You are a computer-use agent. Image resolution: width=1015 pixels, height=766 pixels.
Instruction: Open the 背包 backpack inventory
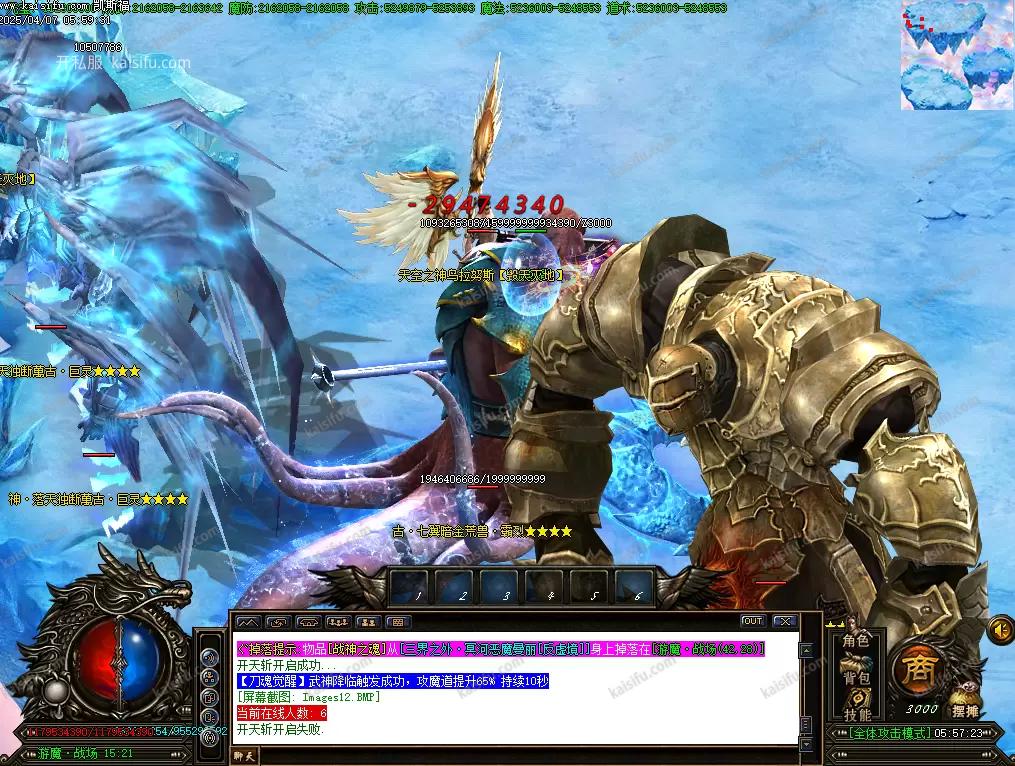click(856, 677)
